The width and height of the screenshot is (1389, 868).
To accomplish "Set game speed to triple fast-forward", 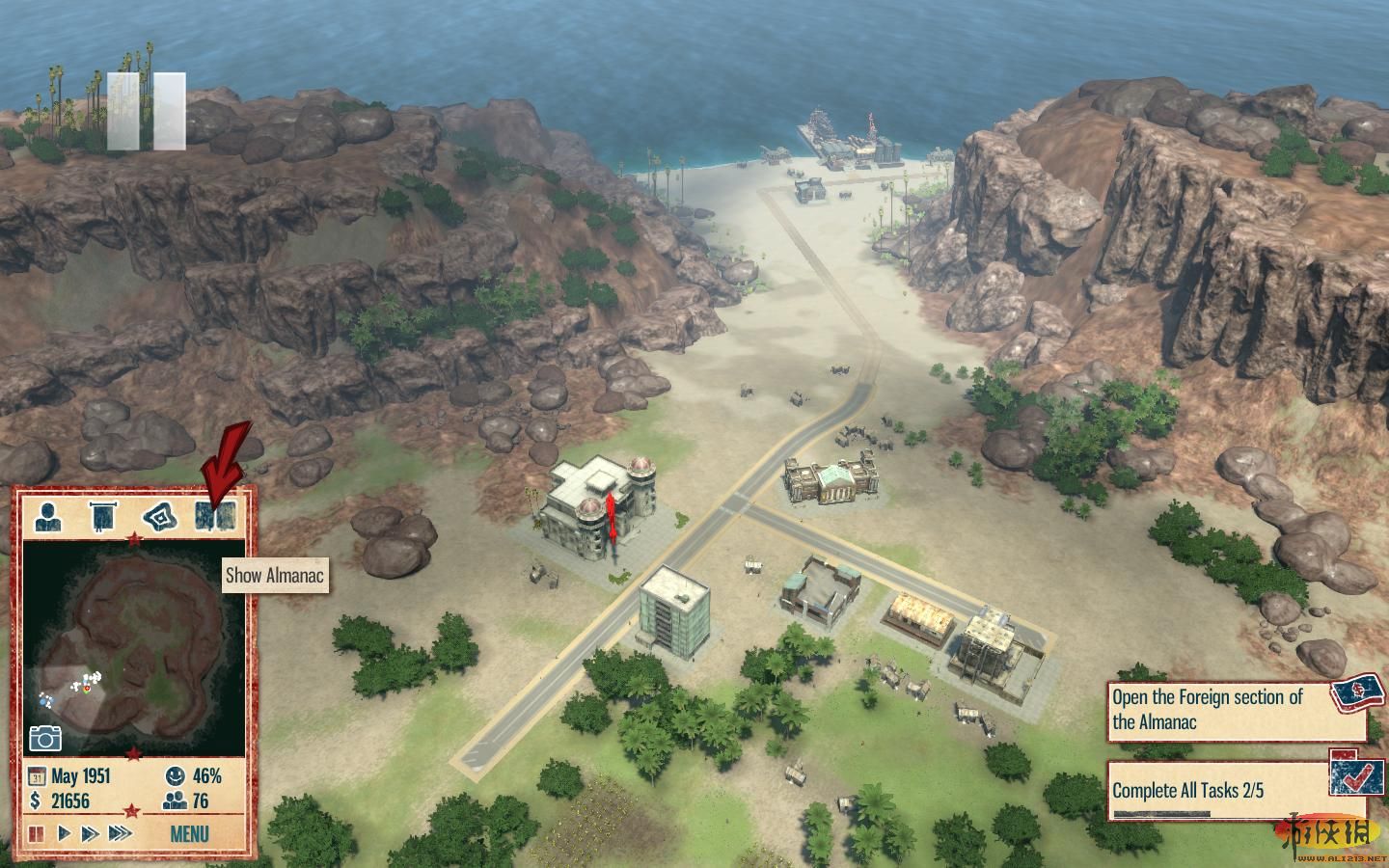I will pyautogui.click(x=120, y=833).
